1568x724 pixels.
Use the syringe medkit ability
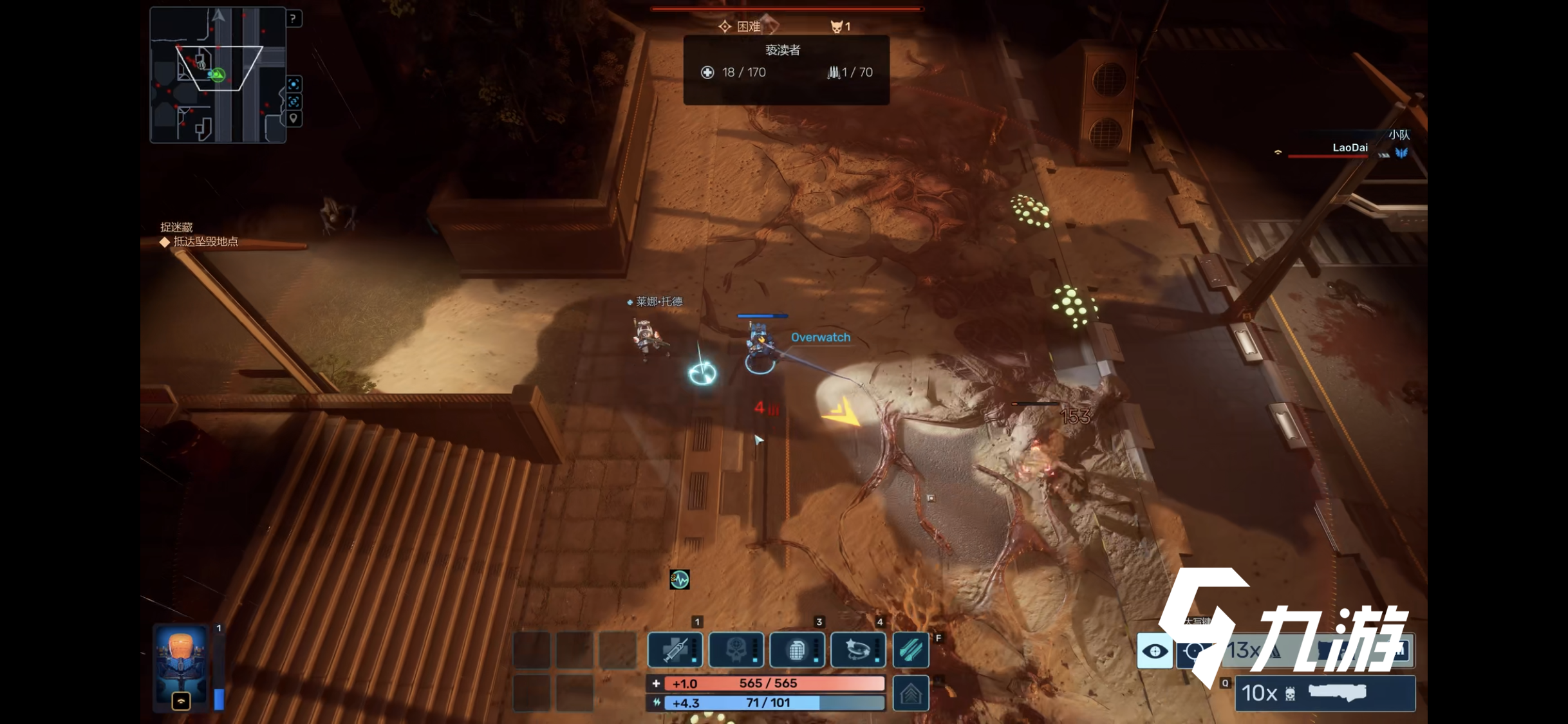click(674, 650)
